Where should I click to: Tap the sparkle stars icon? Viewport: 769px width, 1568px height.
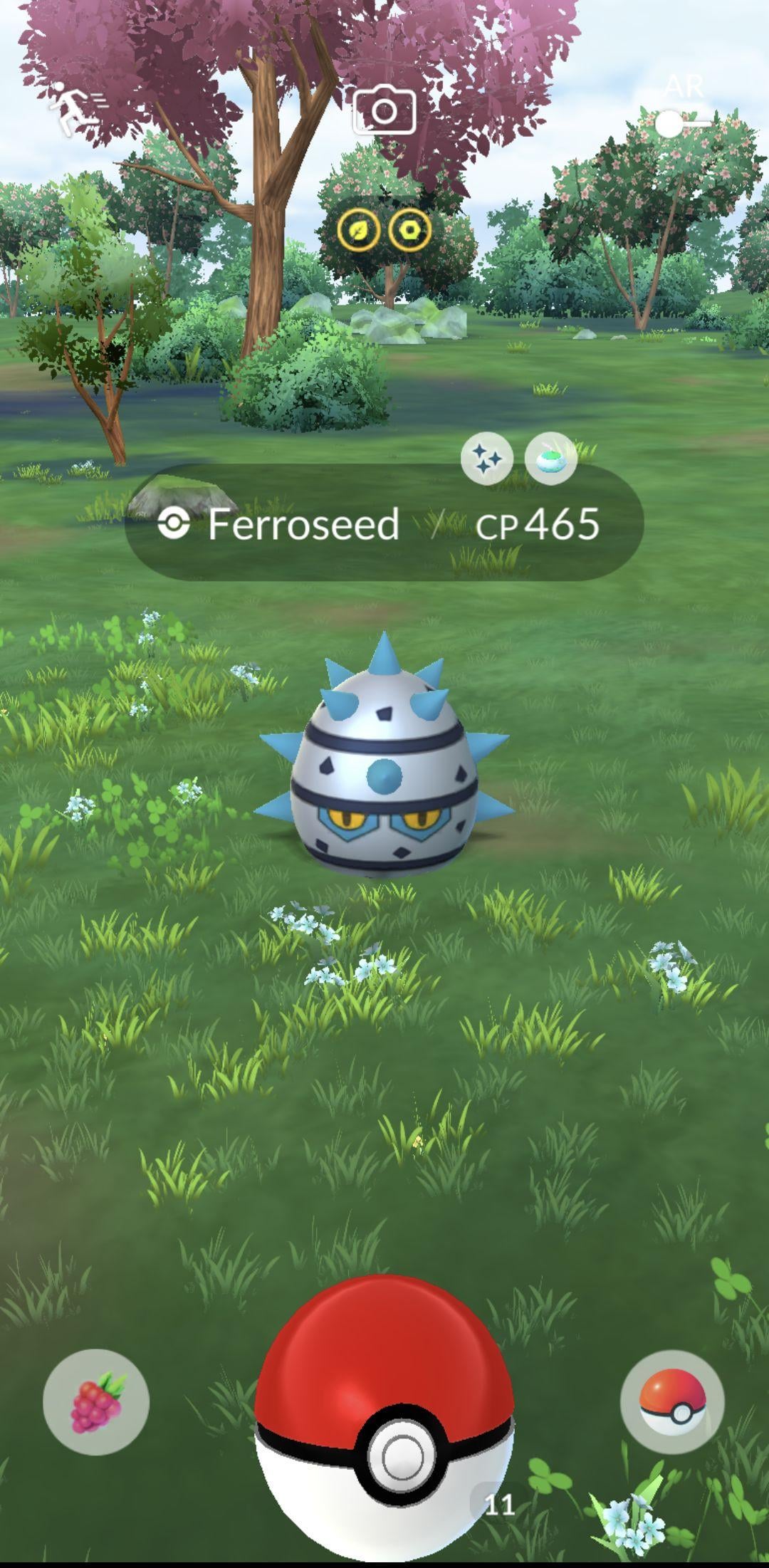[x=487, y=459]
